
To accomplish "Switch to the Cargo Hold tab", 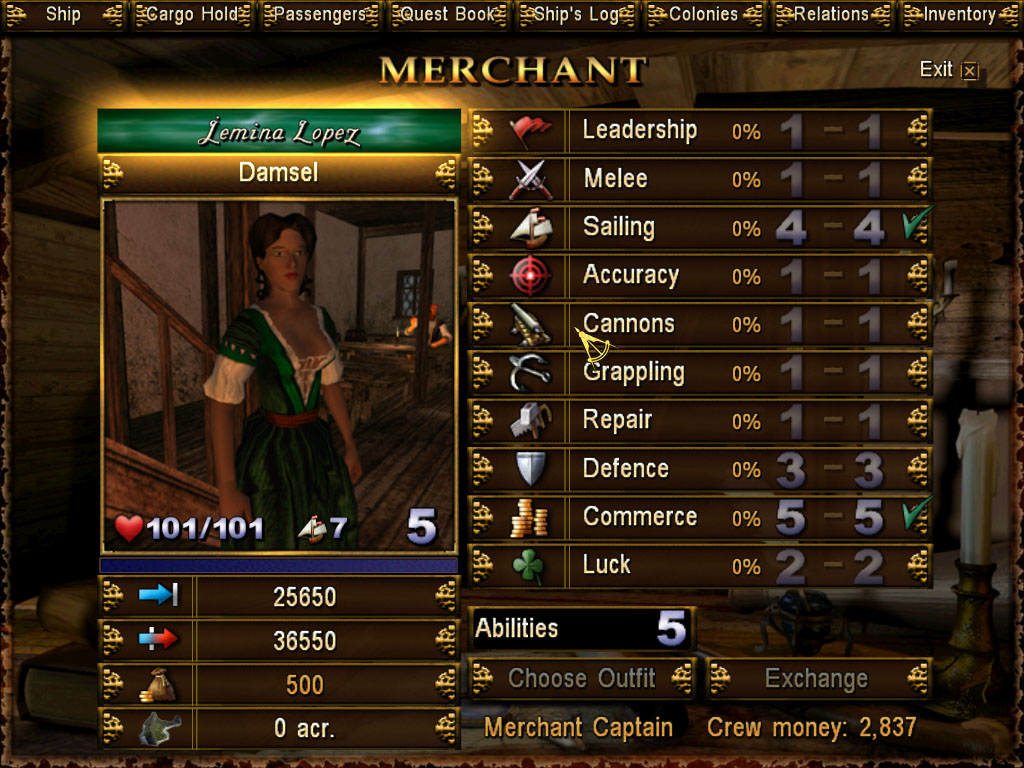I will (x=192, y=15).
